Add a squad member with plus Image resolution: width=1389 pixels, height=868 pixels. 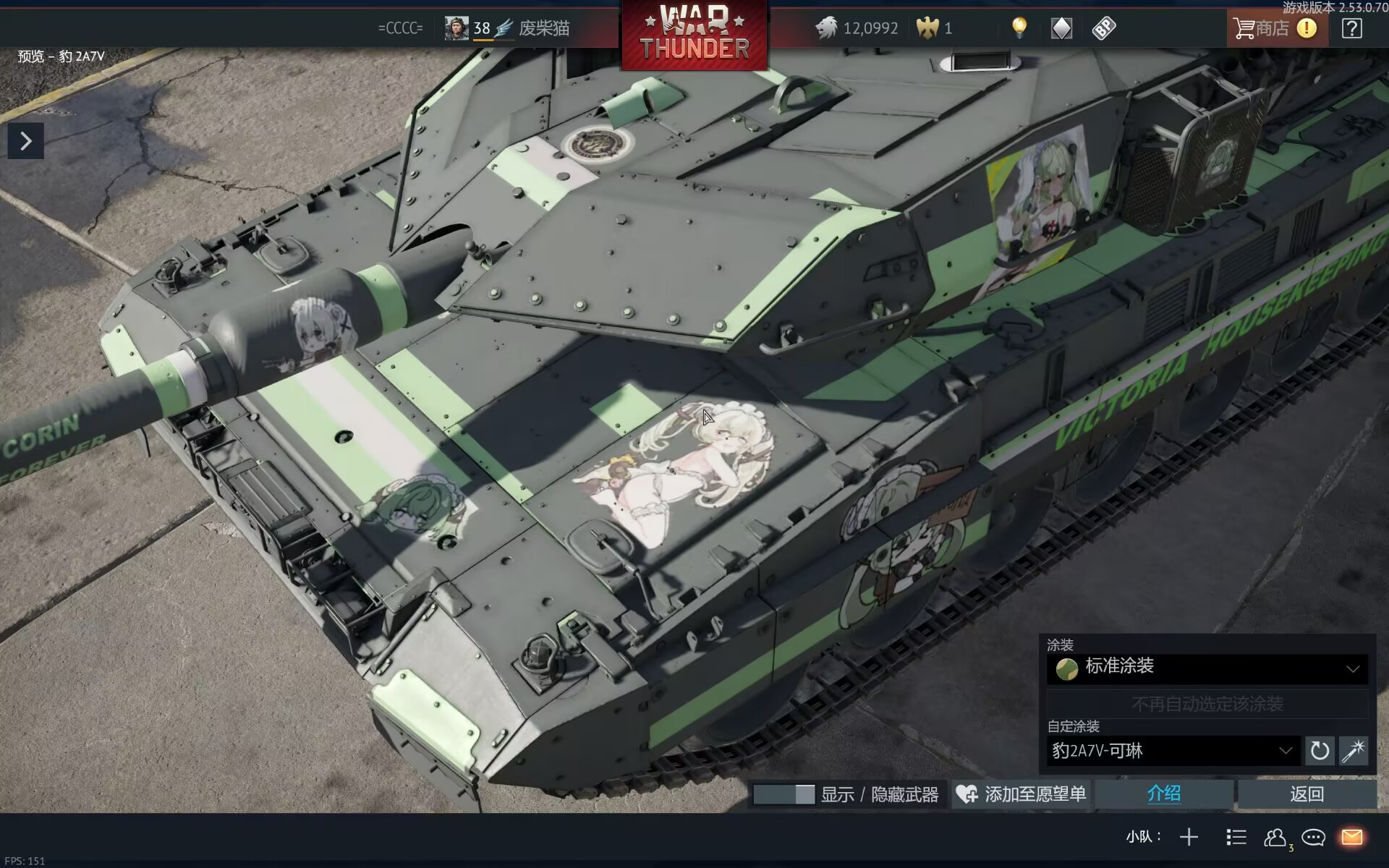click(x=1189, y=838)
